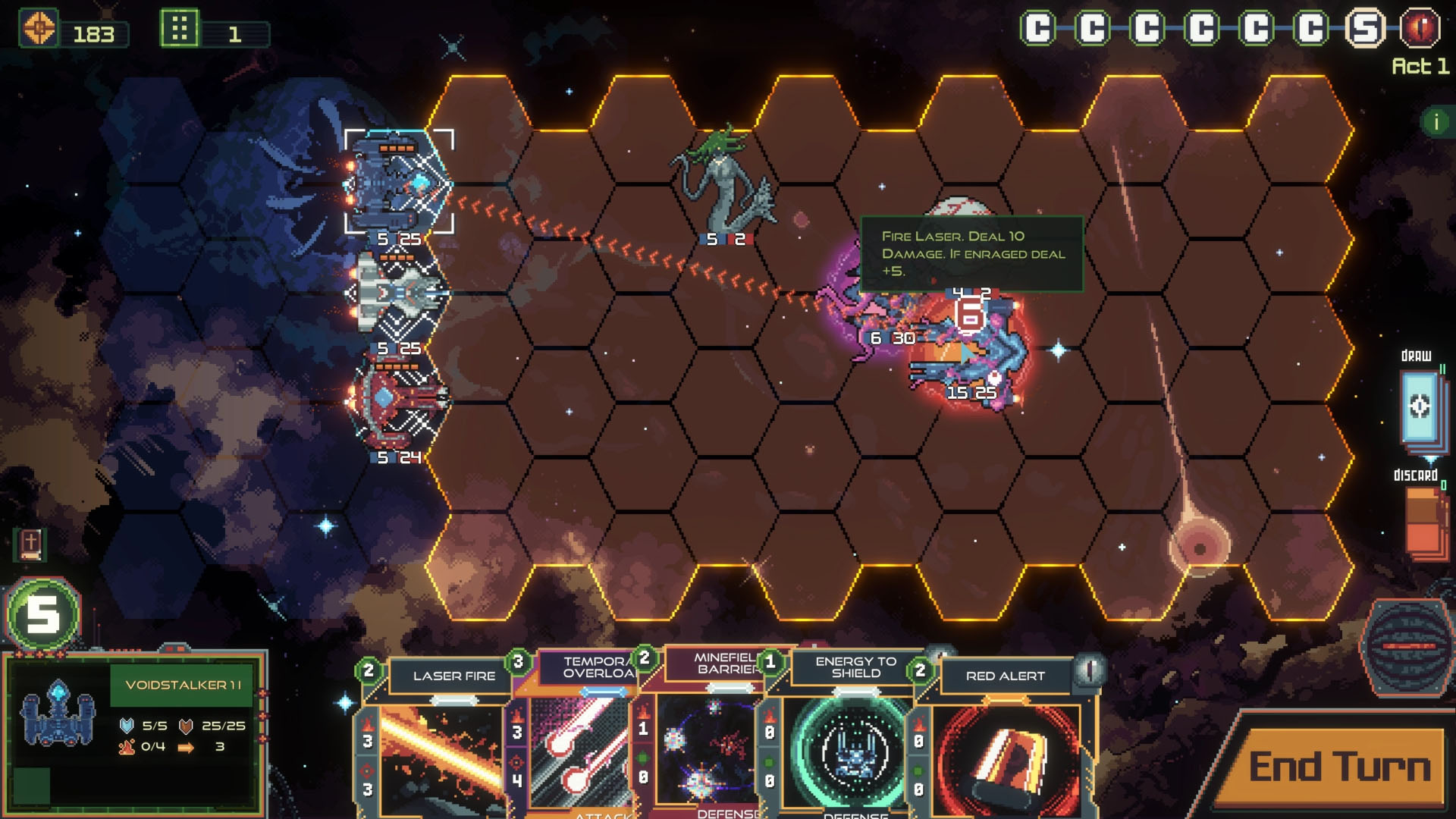End the current turn
The height and width of the screenshot is (819, 1456).
(1338, 766)
